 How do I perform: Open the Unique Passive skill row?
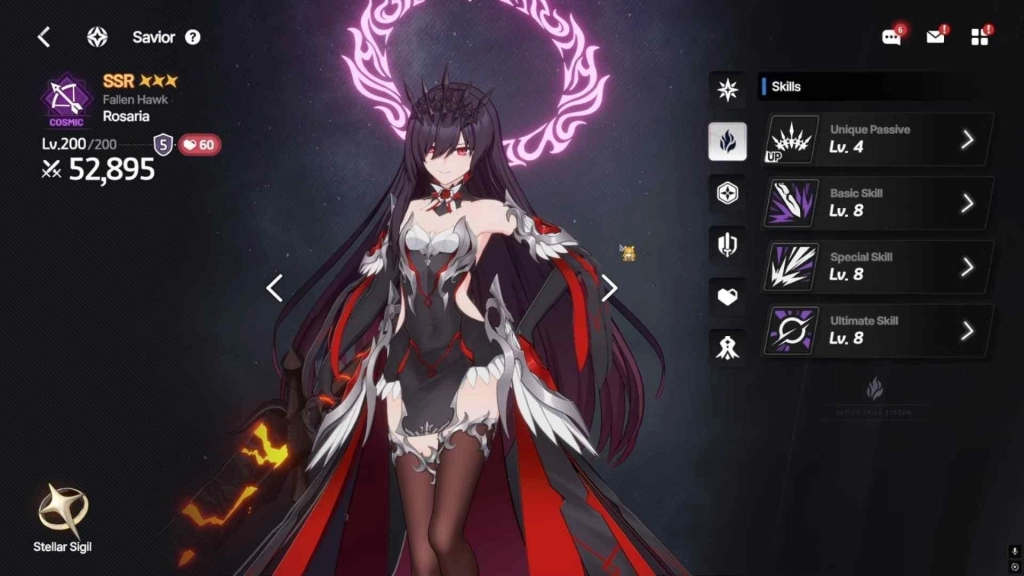(x=879, y=139)
